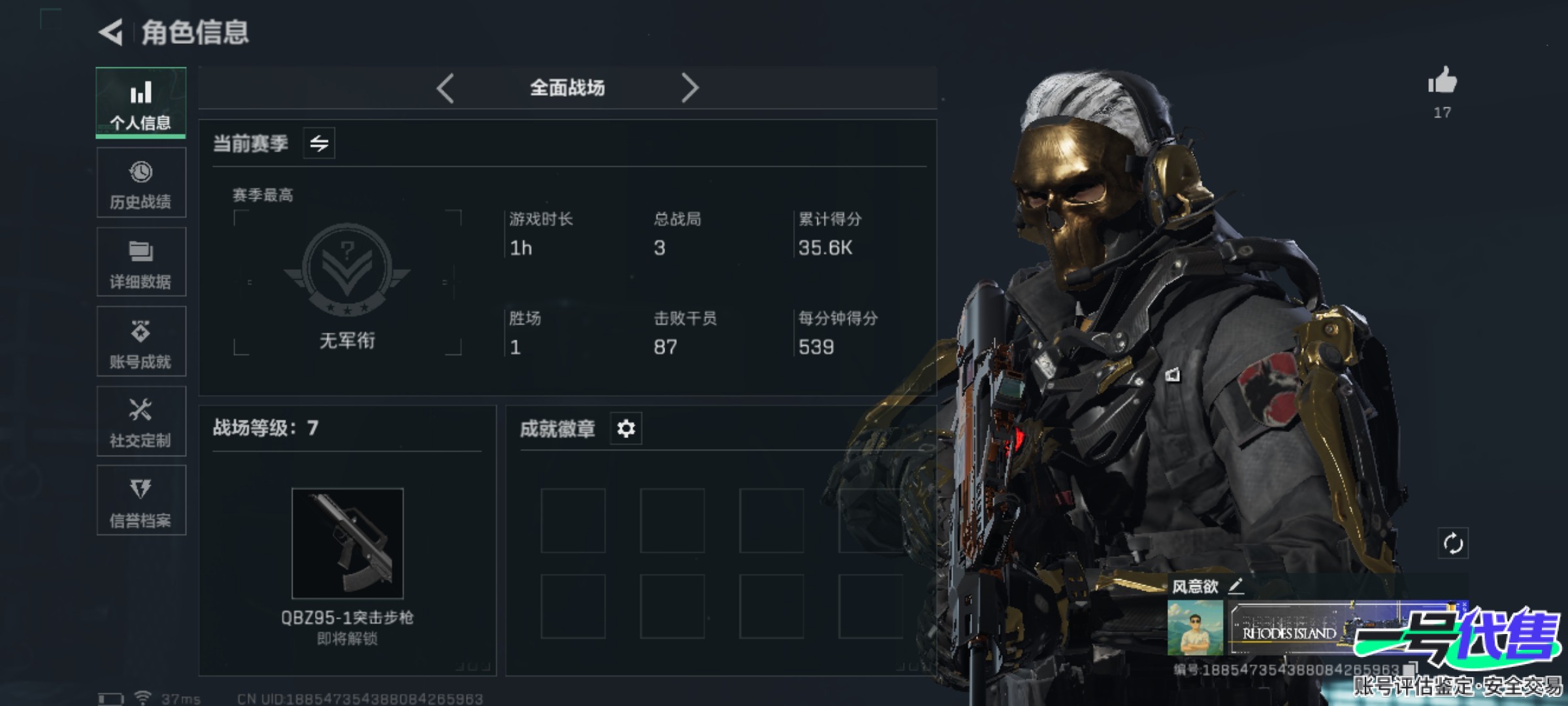Image resolution: width=1568 pixels, height=706 pixels.
Task: Give a thumbs-up like to this player
Action: coord(1442,82)
